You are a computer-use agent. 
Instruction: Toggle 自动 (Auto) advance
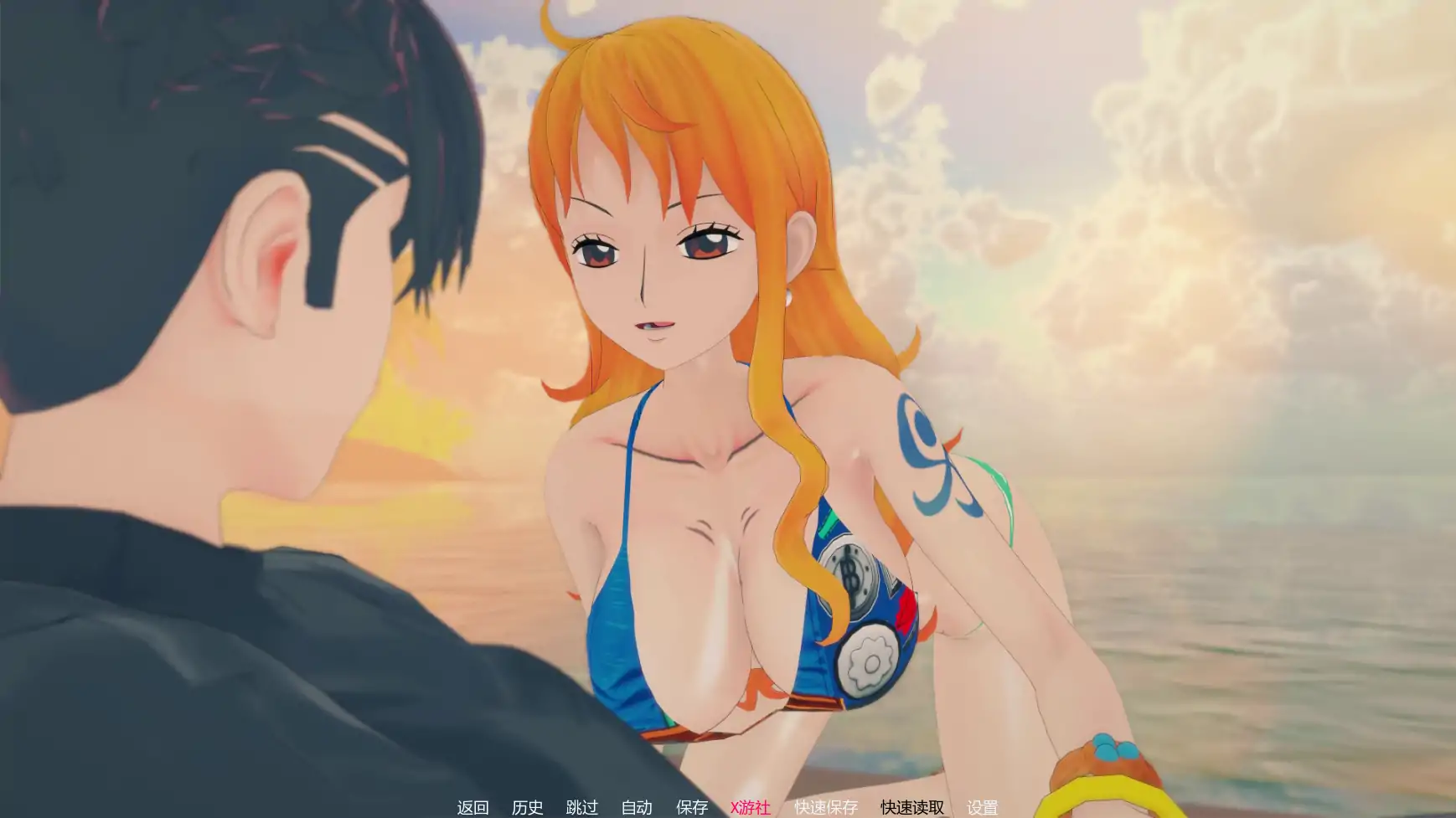click(x=637, y=807)
